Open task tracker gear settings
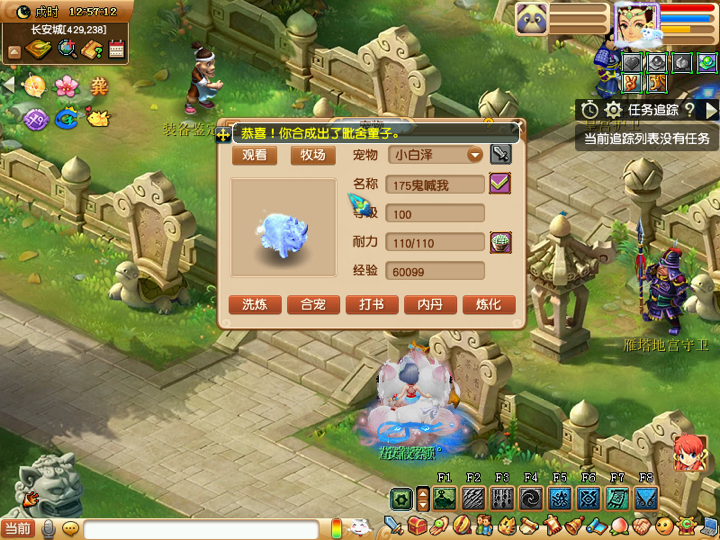Viewport: 720px width, 540px height. pos(613,110)
